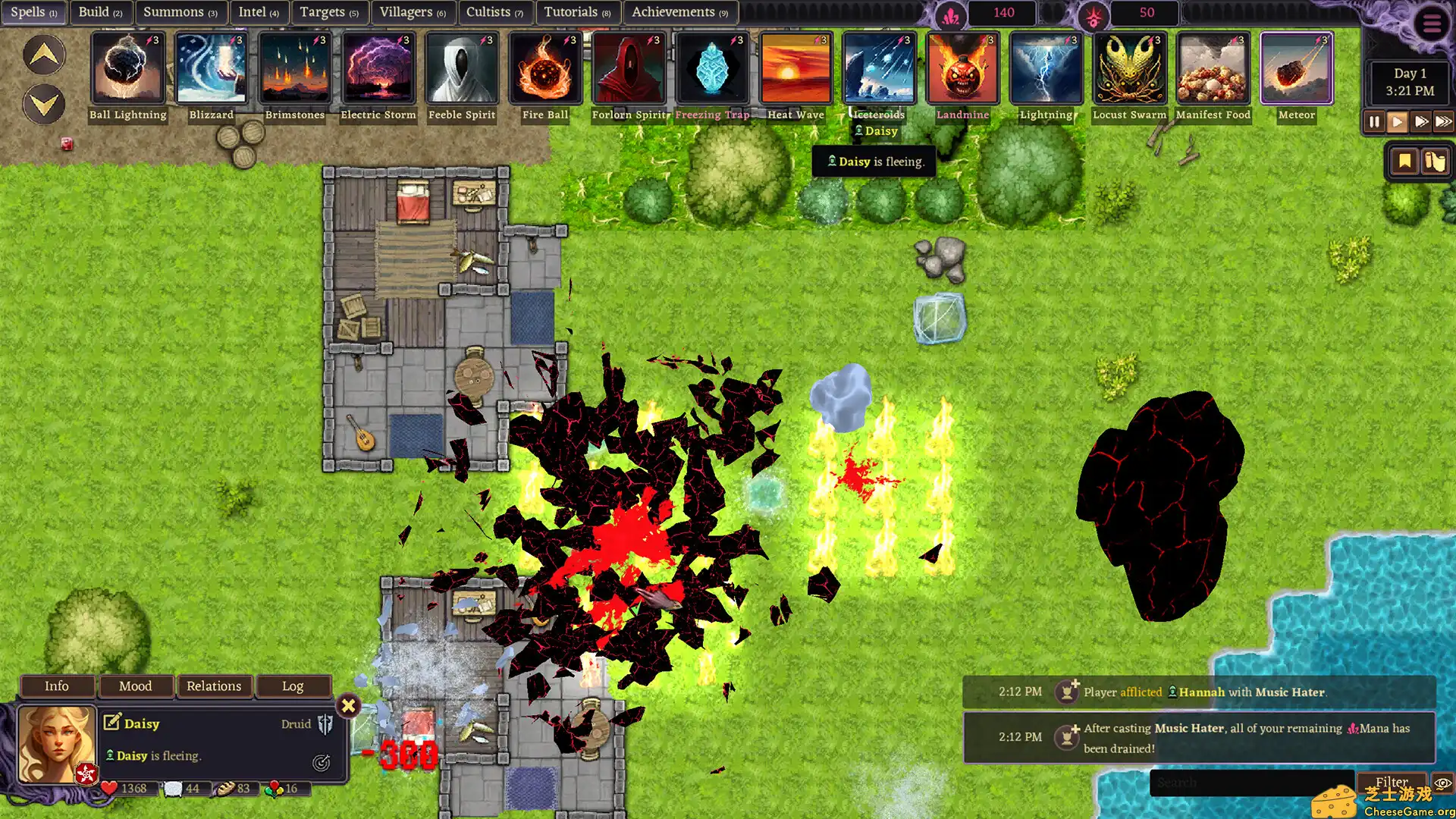The width and height of the screenshot is (1456, 819).
Task: Open the Villagers tab
Action: tap(412, 12)
